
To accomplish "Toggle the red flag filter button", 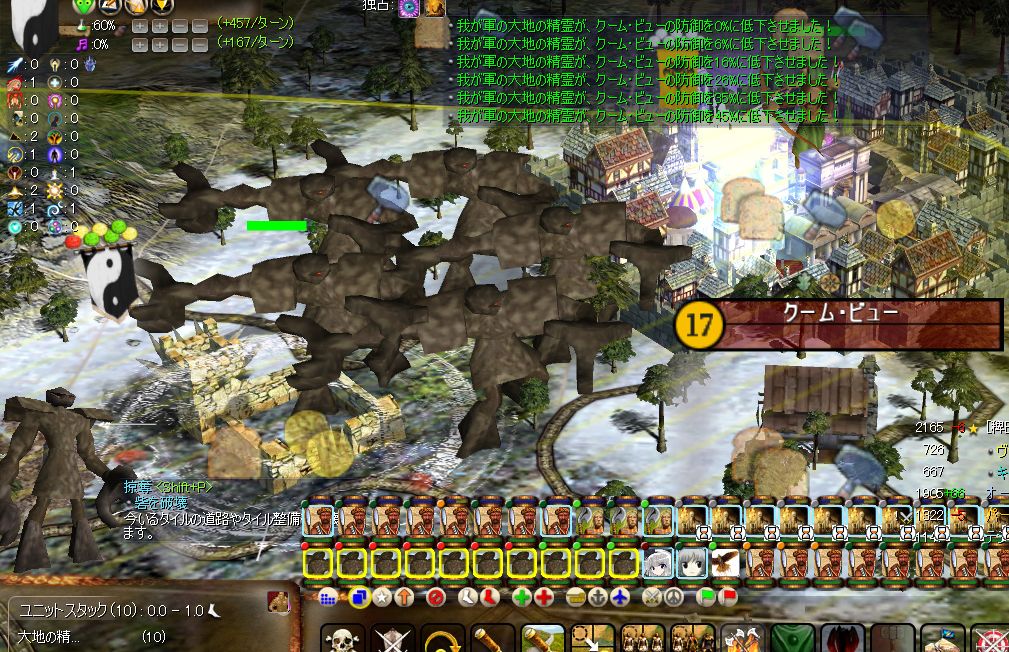I will click(729, 597).
